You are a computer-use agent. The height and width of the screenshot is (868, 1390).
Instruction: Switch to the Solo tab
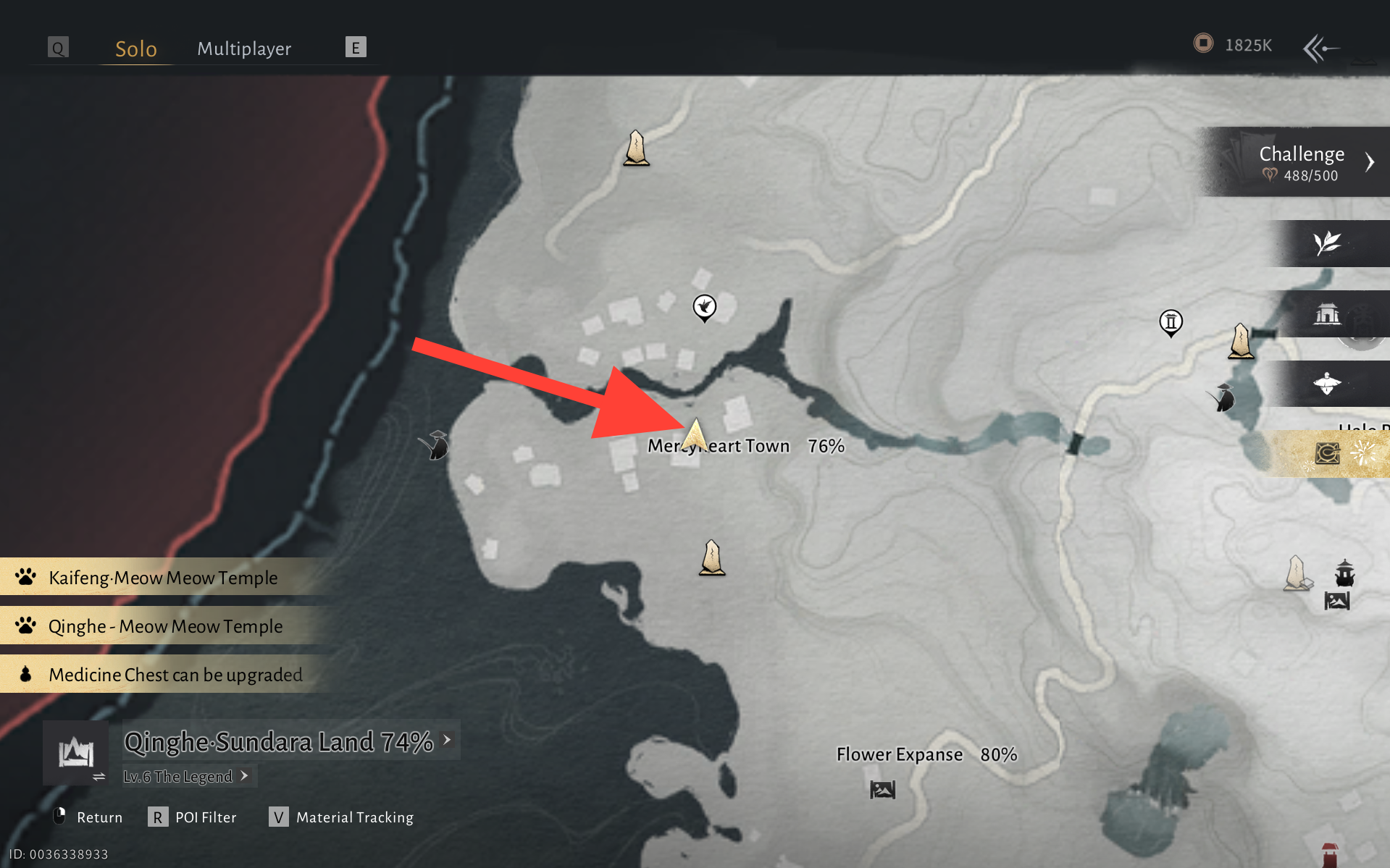[x=136, y=49]
